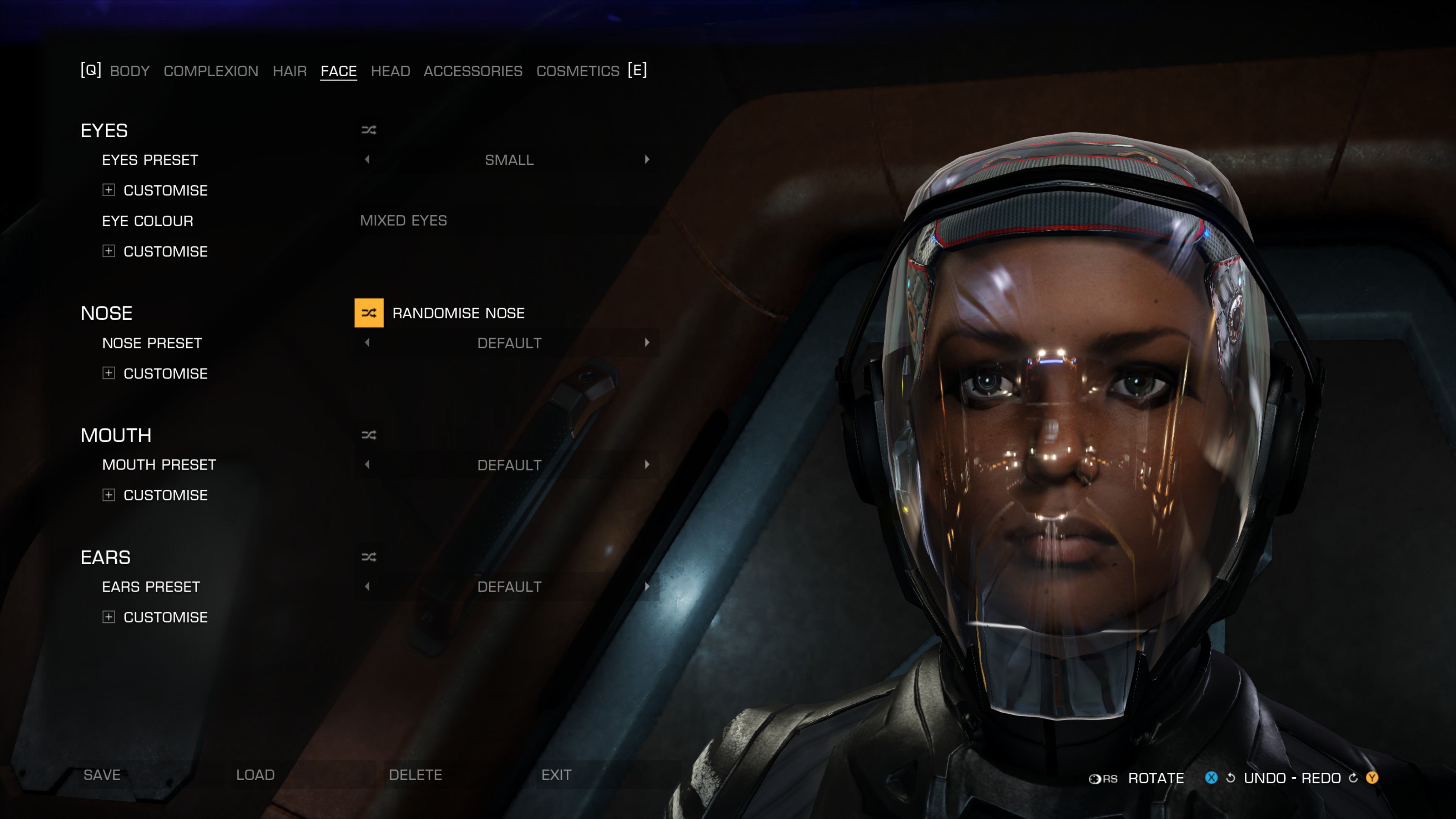This screenshot has width=1456, height=819.
Task: Exit the character editor
Action: (556, 775)
